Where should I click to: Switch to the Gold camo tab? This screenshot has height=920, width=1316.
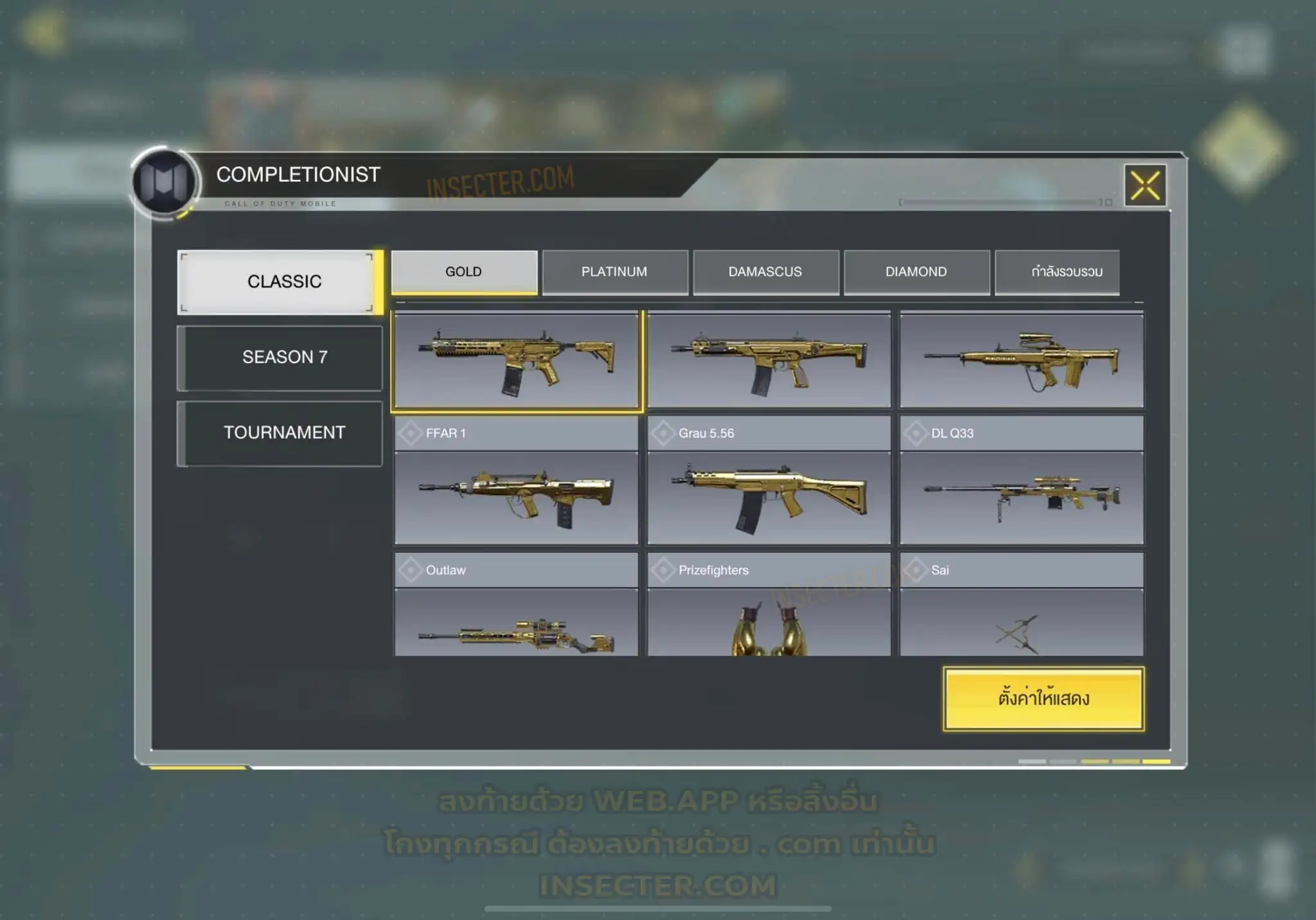pyautogui.click(x=464, y=272)
